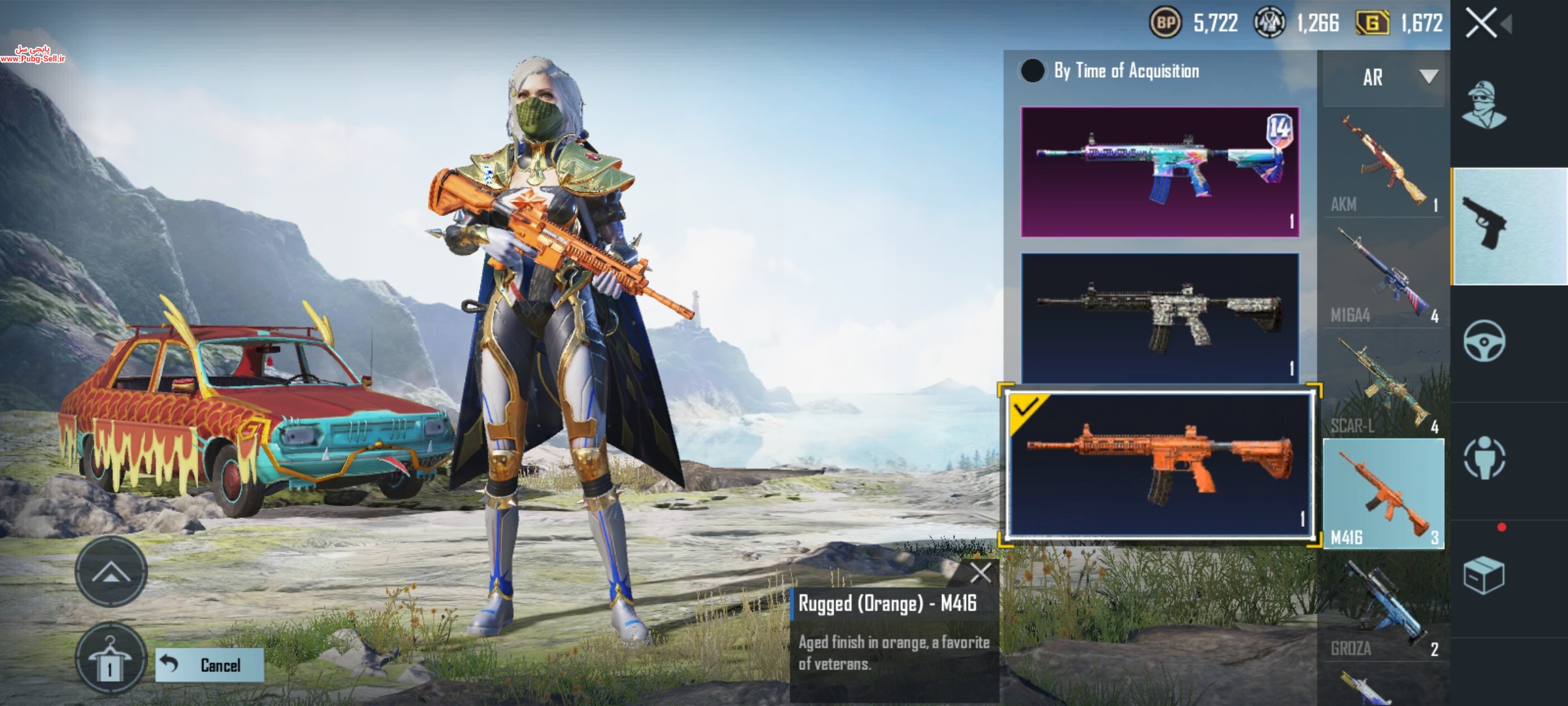The image size is (1568, 706).
Task: Choose the black and white camo M416 skin
Action: [x=1160, y=318]
